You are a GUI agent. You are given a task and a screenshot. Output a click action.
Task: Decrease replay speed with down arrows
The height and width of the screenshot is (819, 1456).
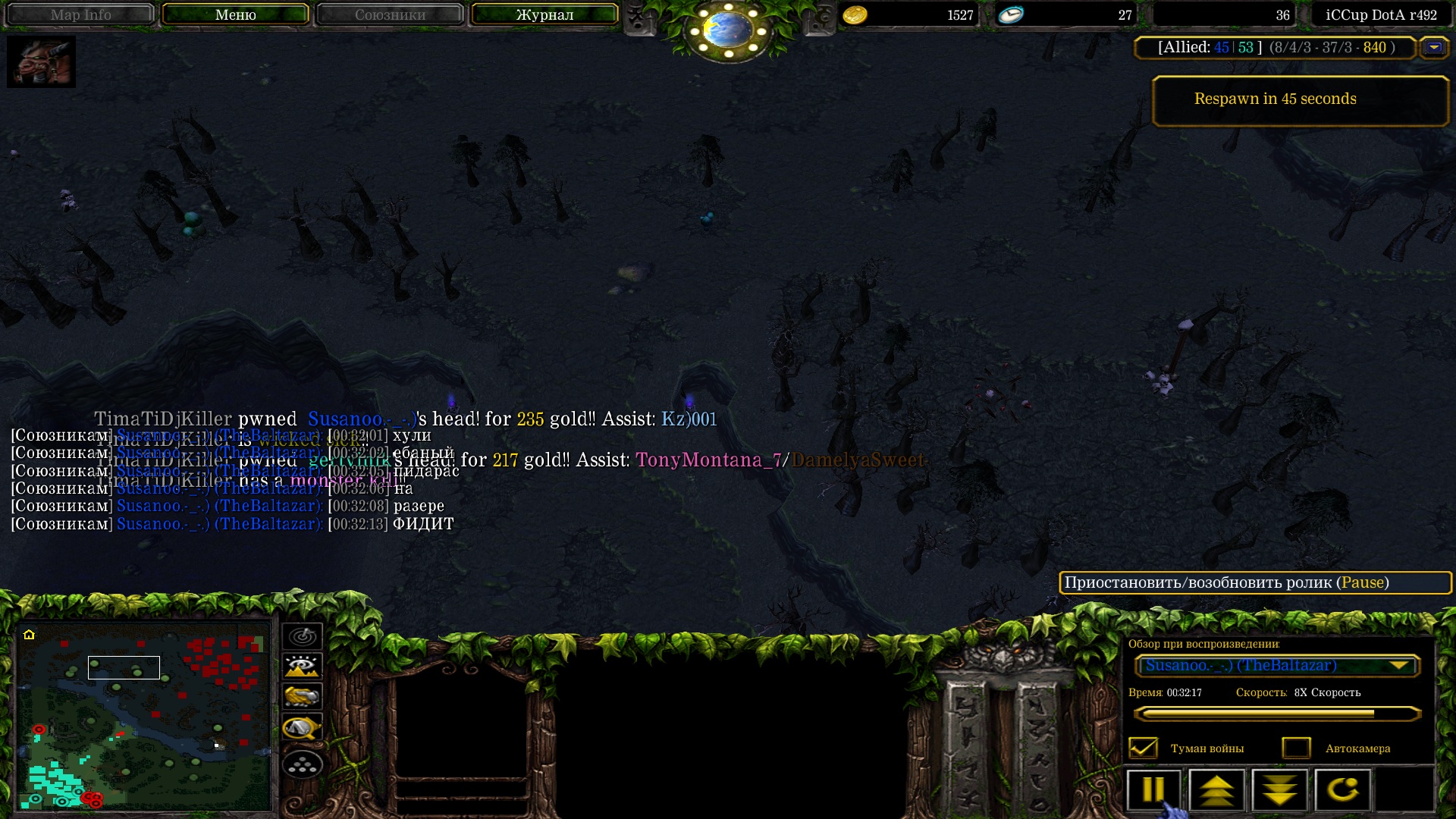tap(1279, 790)
